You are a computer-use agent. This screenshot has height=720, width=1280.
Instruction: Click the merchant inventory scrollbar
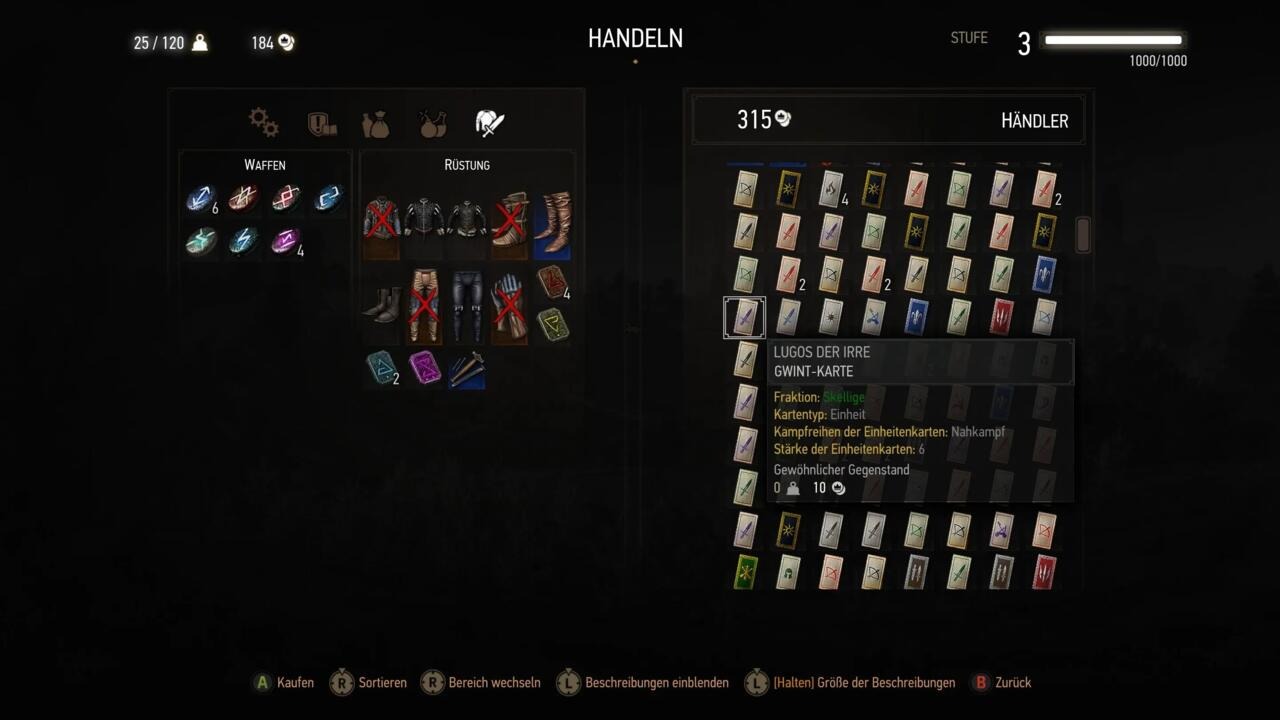(x=1081, y=235)
